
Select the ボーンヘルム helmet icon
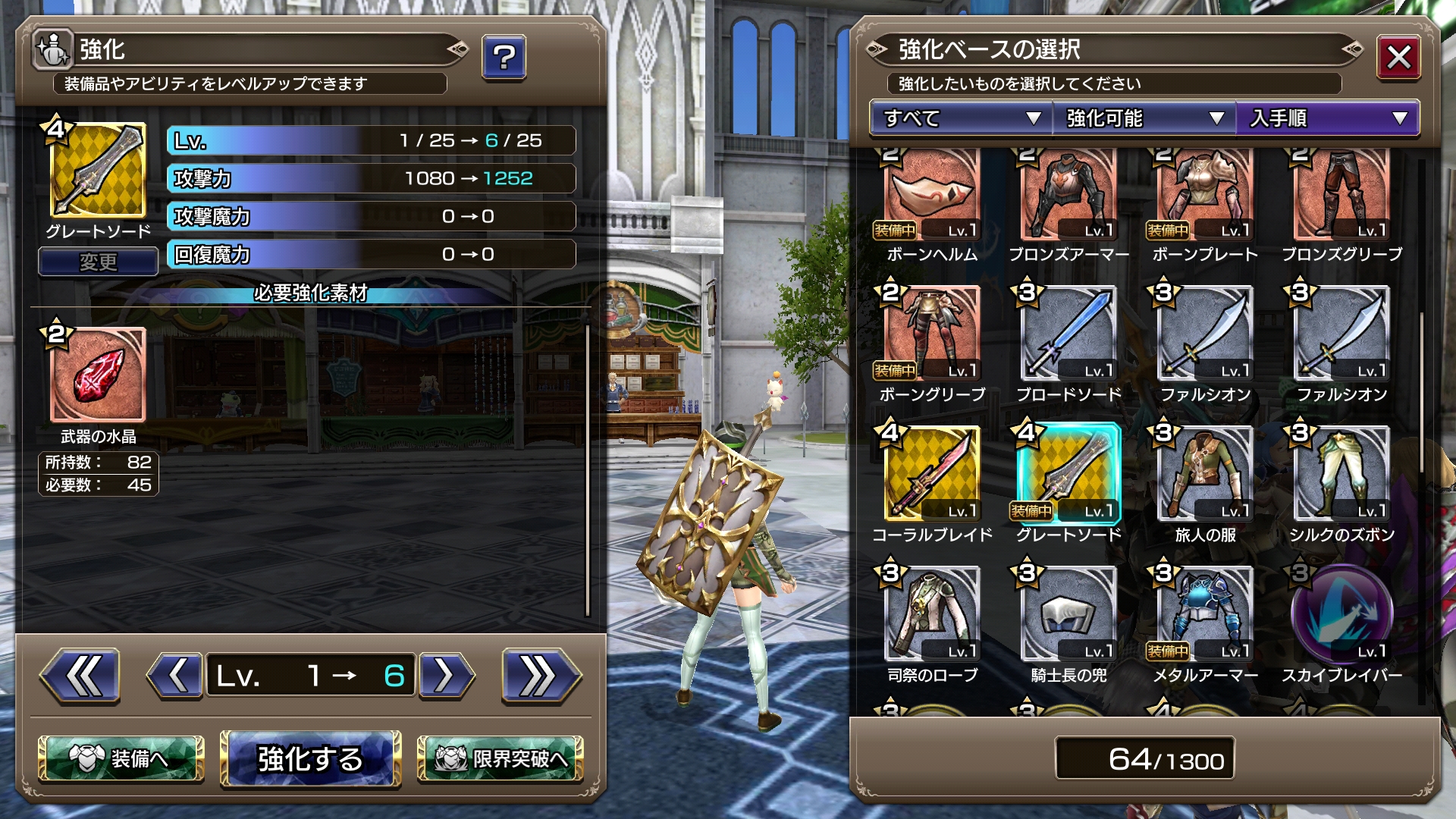click(931, 193)
